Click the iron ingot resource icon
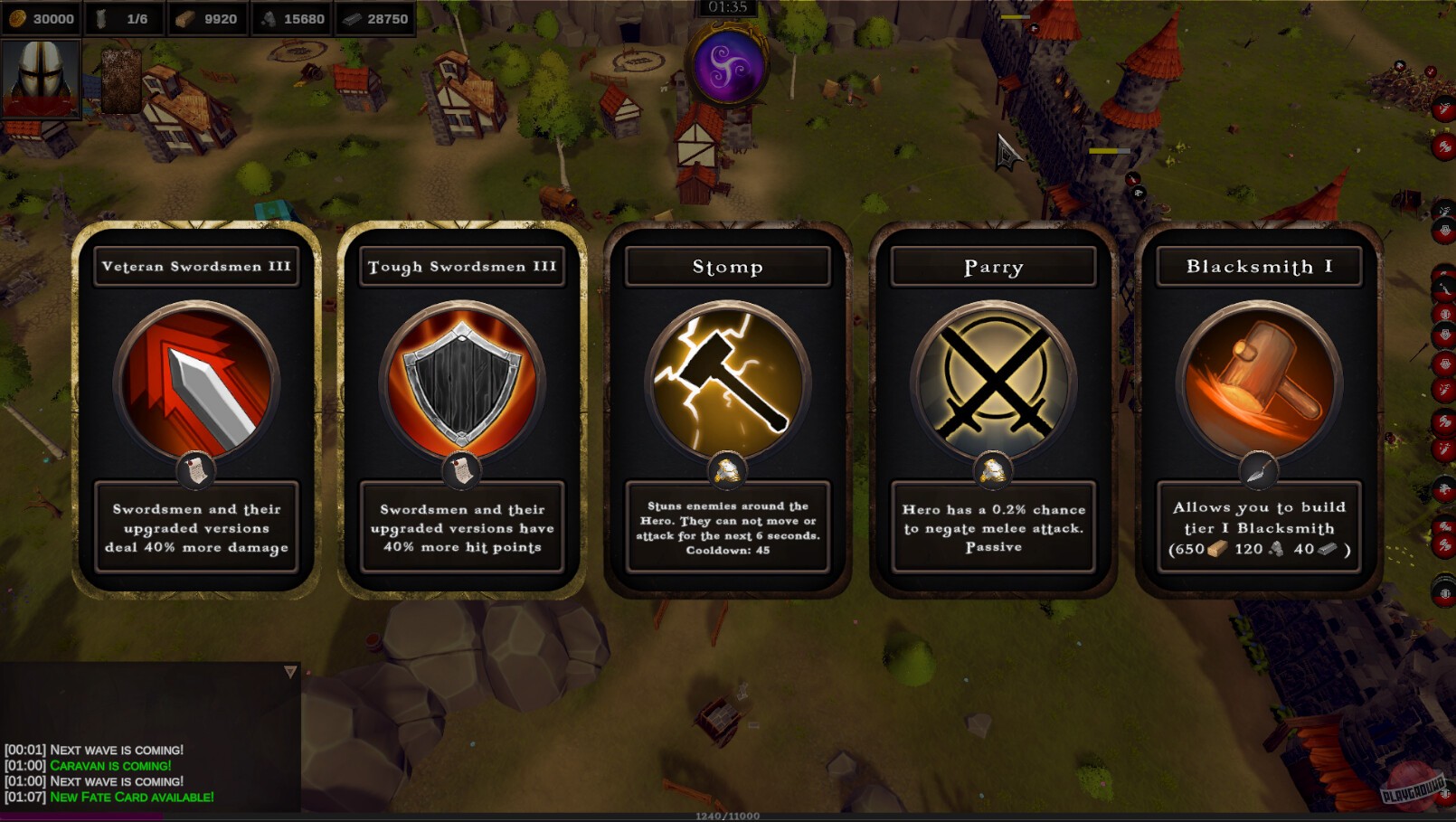Screen dimensions: 1456x822 click(350, 18)
